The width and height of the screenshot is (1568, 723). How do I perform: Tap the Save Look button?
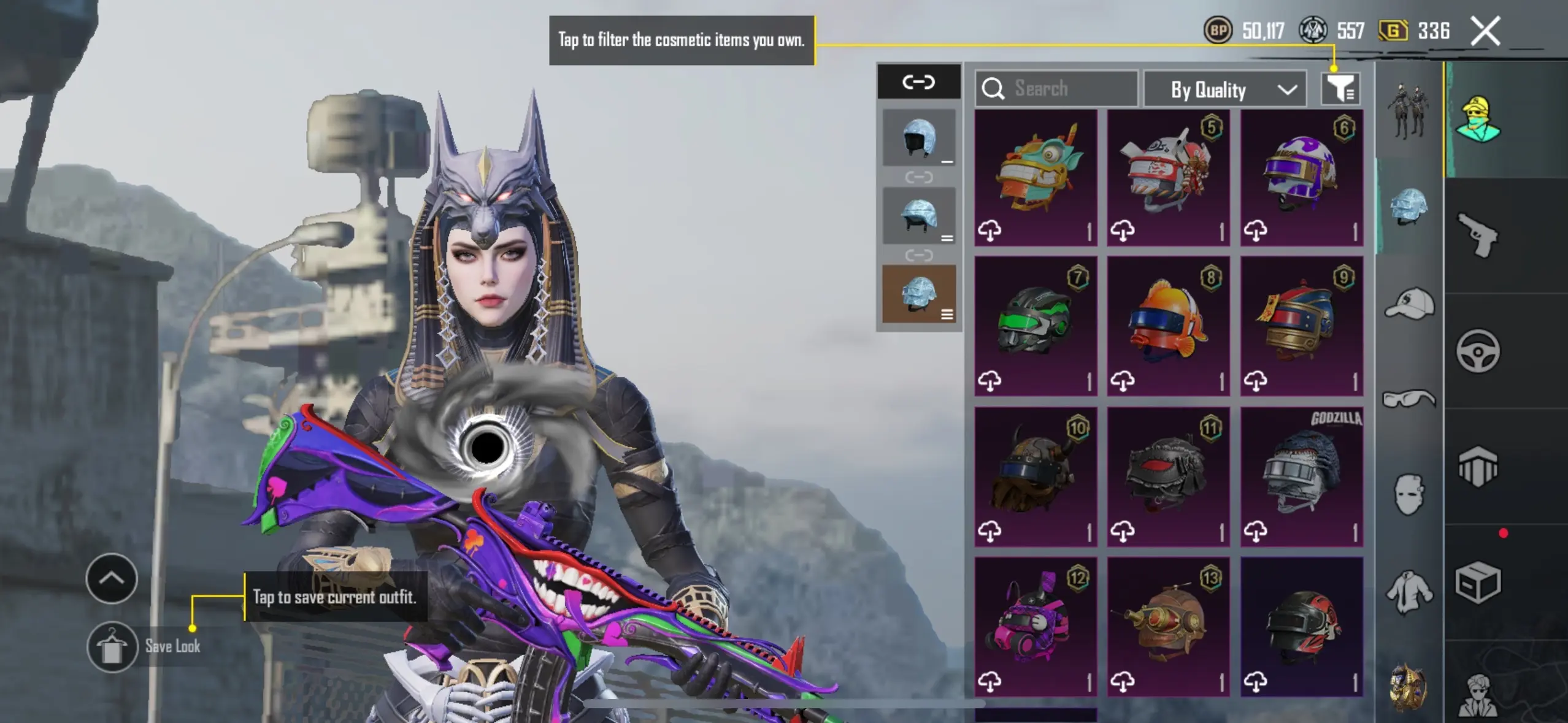pyautogui.click(x=112, y=647)
